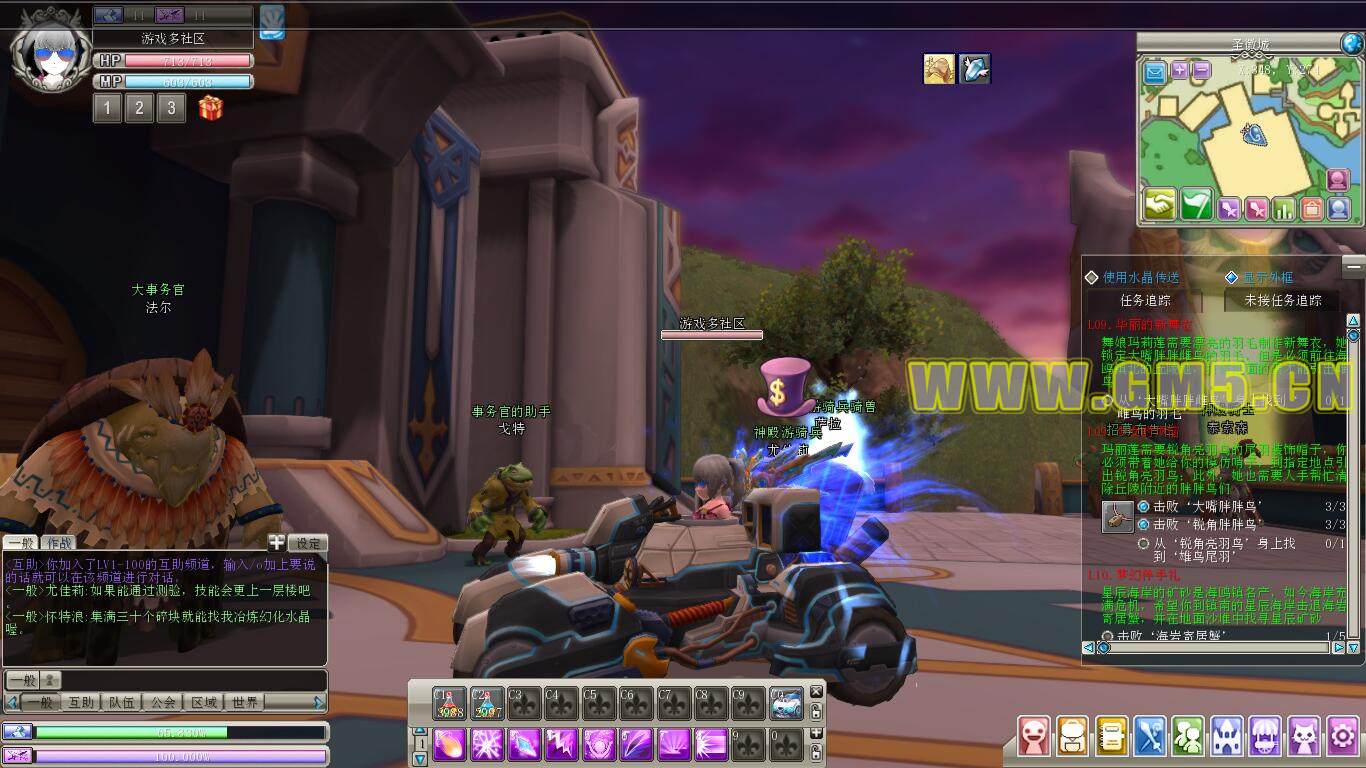Minimize the quest tracker panel
This screenshot has height=768, width=1366.
1352,266
